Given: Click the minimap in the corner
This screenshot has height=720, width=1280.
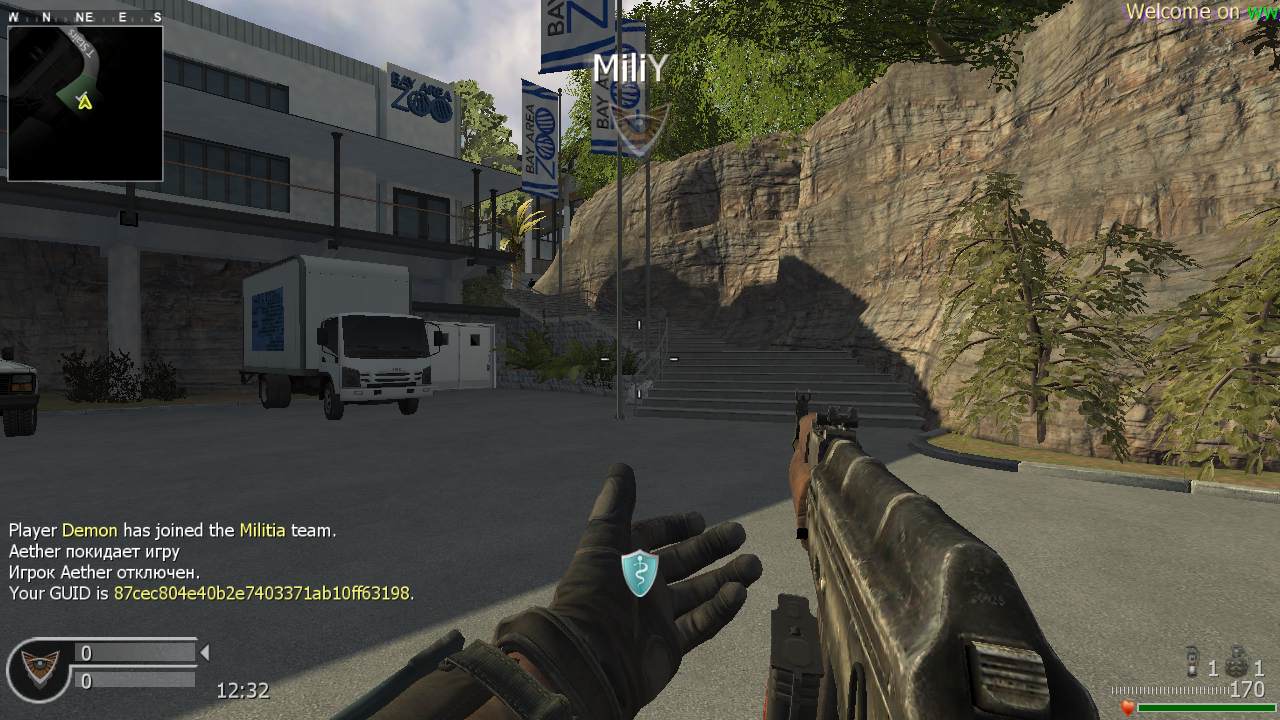Looking at the screenshot, I should tap(85, 103).
